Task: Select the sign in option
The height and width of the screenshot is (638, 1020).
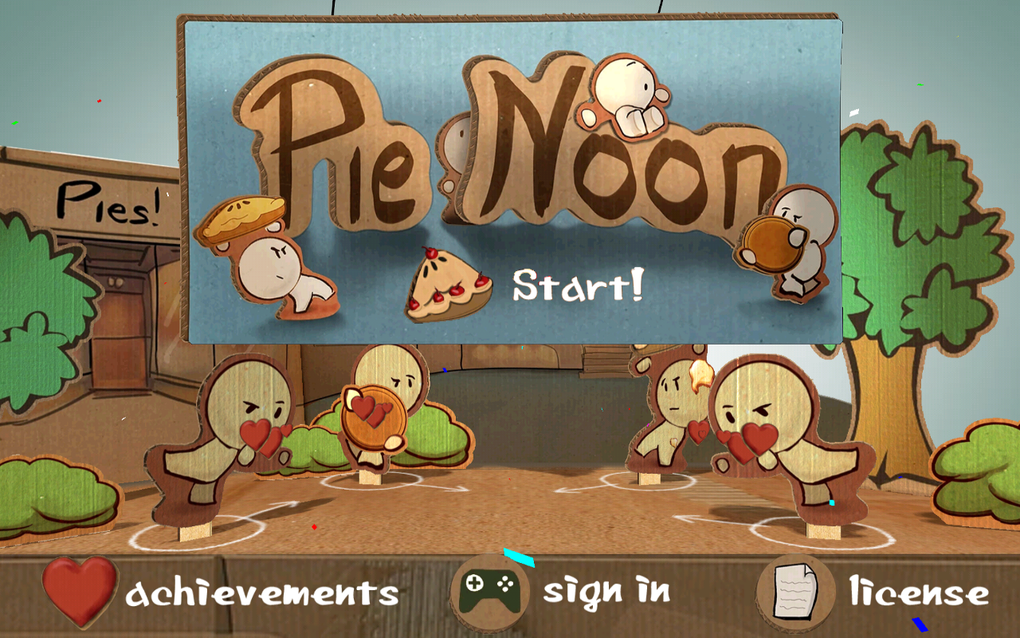Action: coord(606,590)
